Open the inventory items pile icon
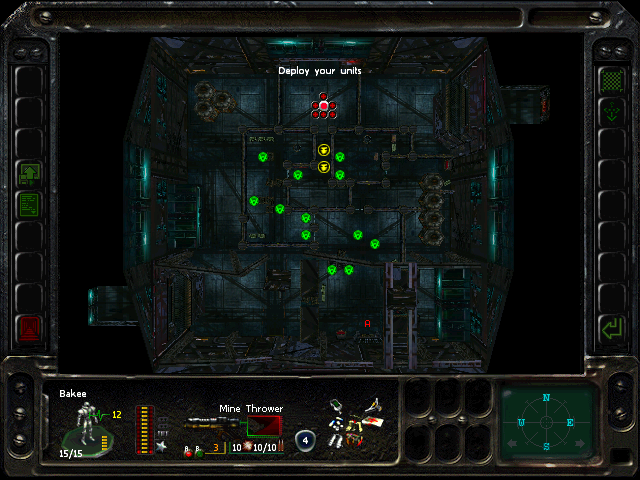This screenshot has width=640, height=480. (357, 423)
